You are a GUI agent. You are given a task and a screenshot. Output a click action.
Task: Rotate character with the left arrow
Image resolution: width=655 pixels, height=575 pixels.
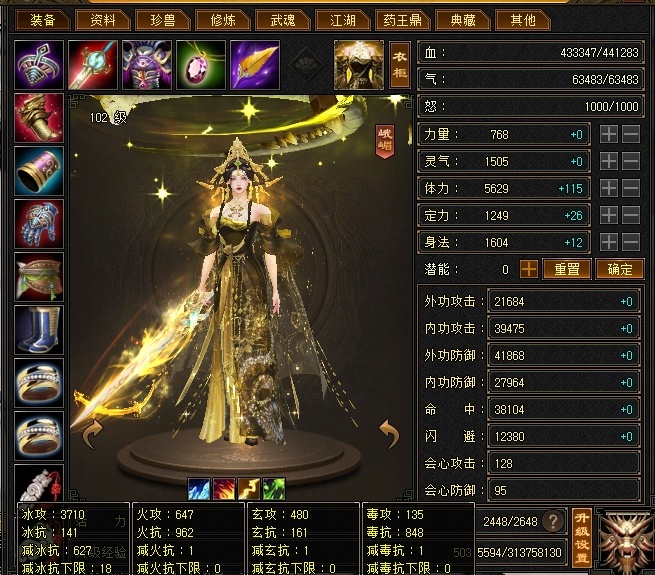pos(92,433)
